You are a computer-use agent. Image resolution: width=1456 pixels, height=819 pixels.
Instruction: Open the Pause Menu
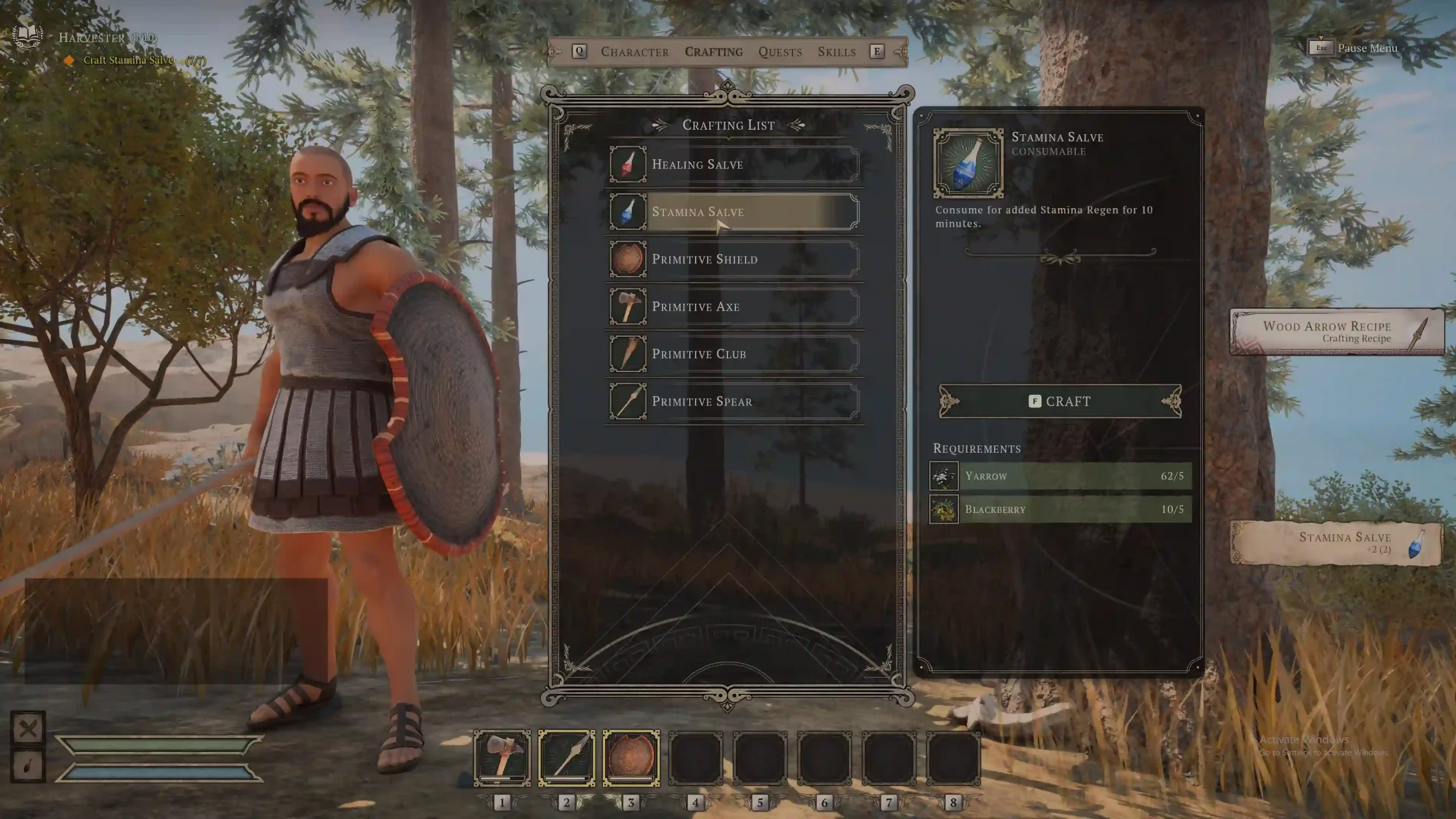click(x=1354, y=48)
